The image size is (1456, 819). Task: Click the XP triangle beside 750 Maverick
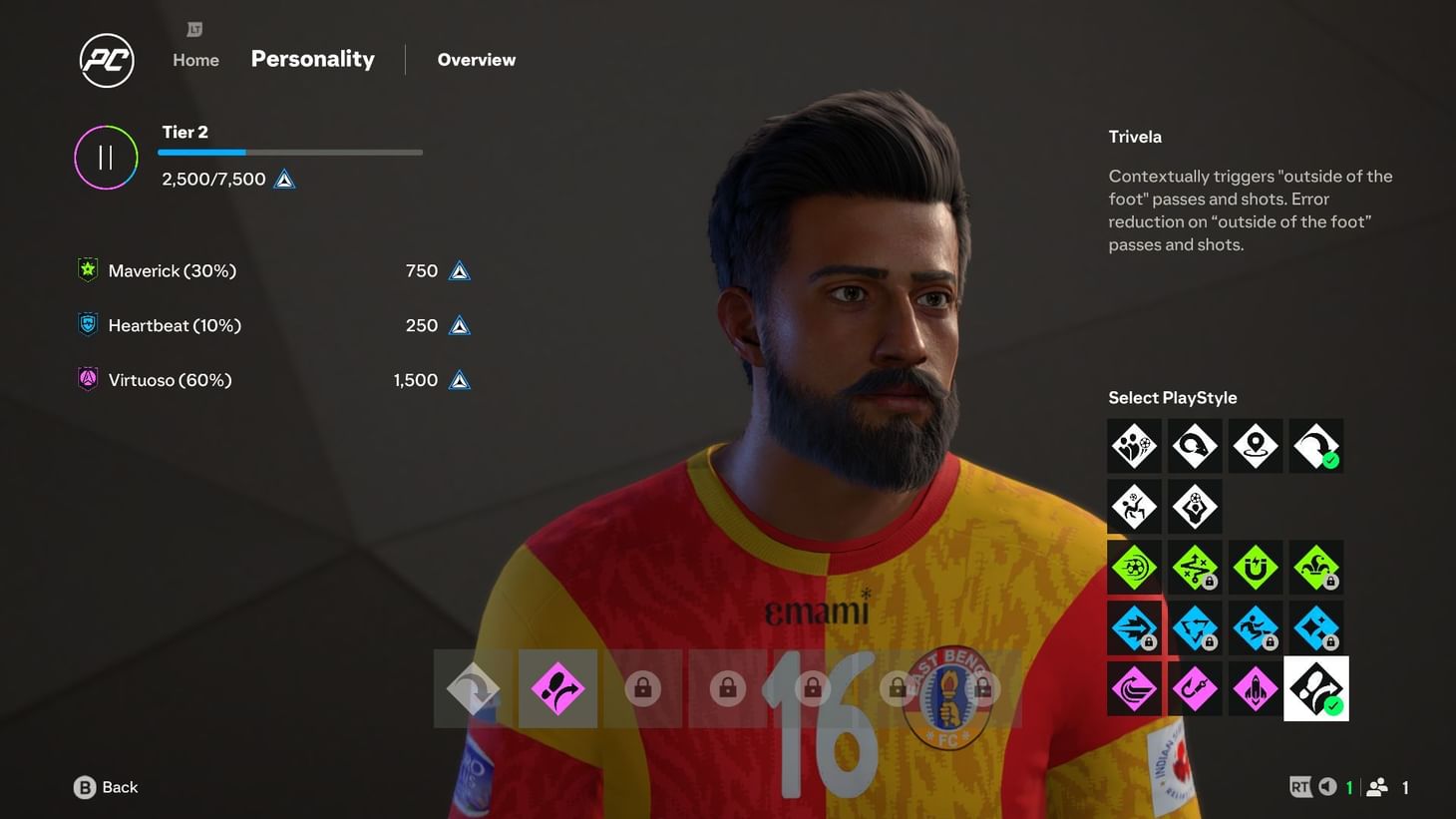(x=458, y=269)
